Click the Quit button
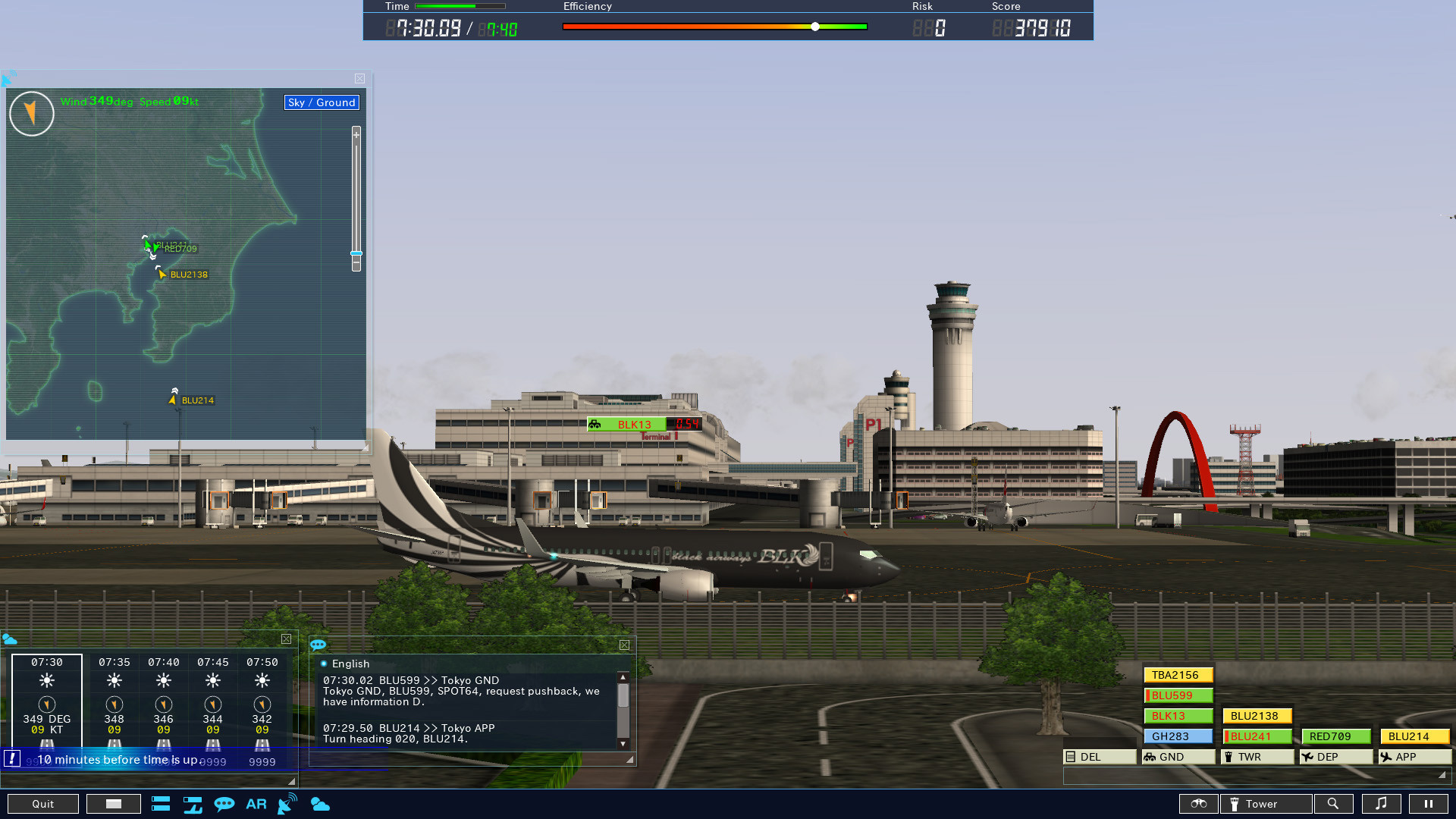The width and height of the screenshot is (1456, 819). 42,804
